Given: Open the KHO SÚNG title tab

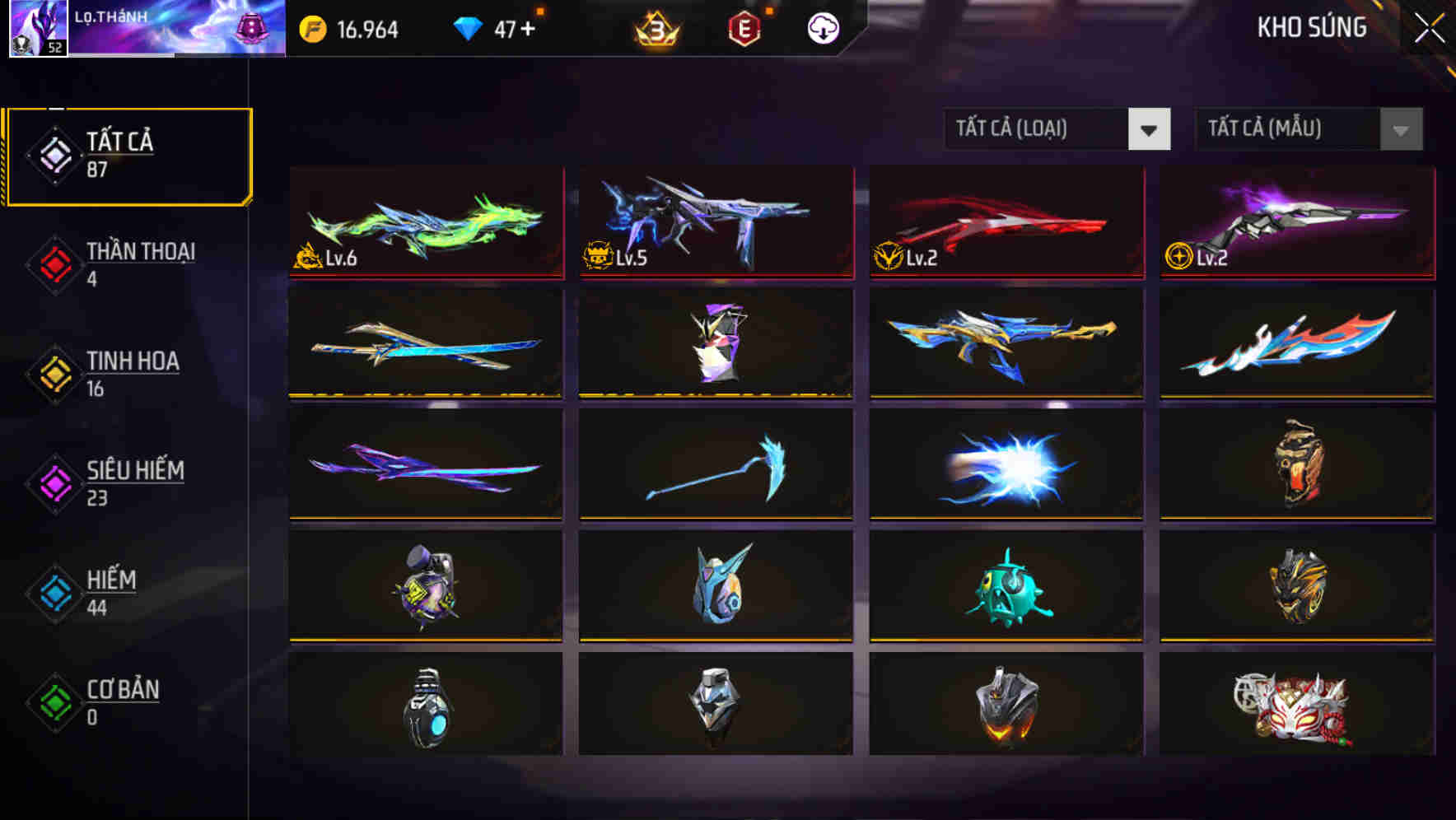Looking at the screenshot, I should click(1311, 27).
